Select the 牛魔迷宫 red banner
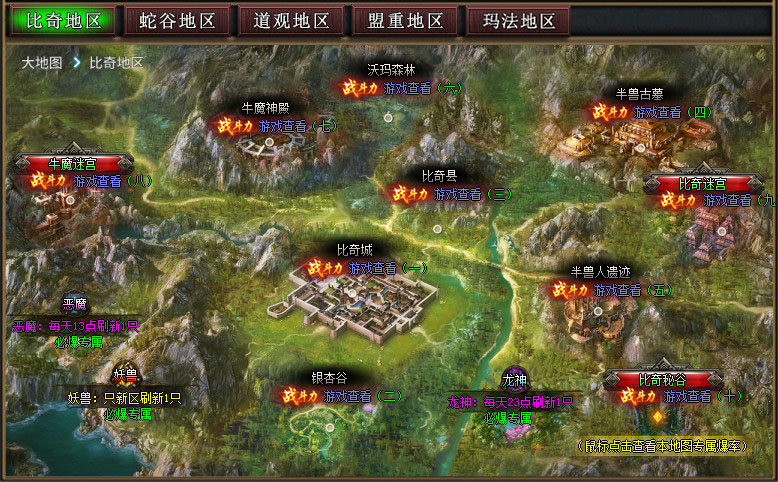This screenshot has height=482, width=778. click(73, 163)
